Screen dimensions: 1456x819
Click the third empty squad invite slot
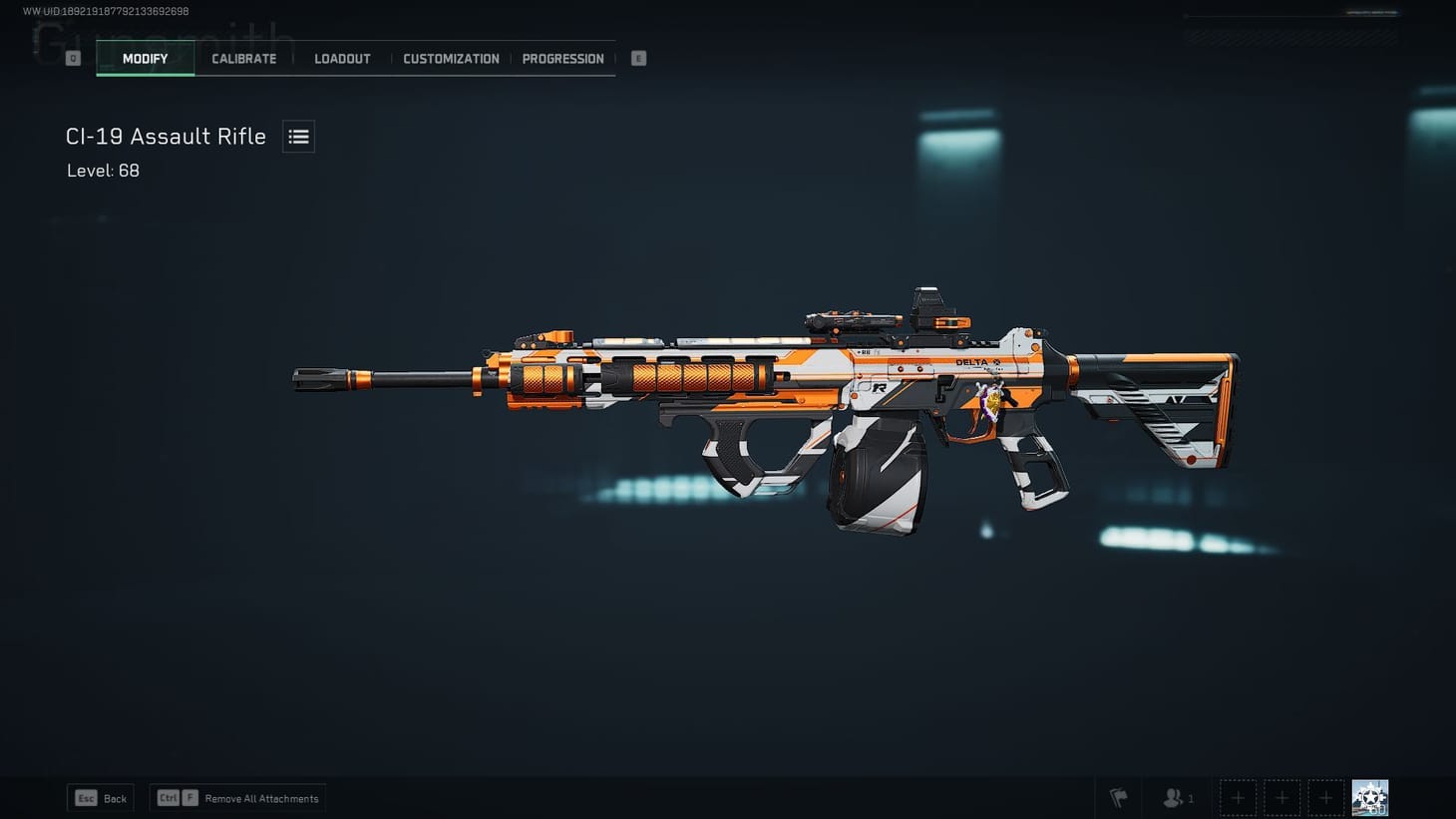pyautogui.click(x=1326, y=797)
